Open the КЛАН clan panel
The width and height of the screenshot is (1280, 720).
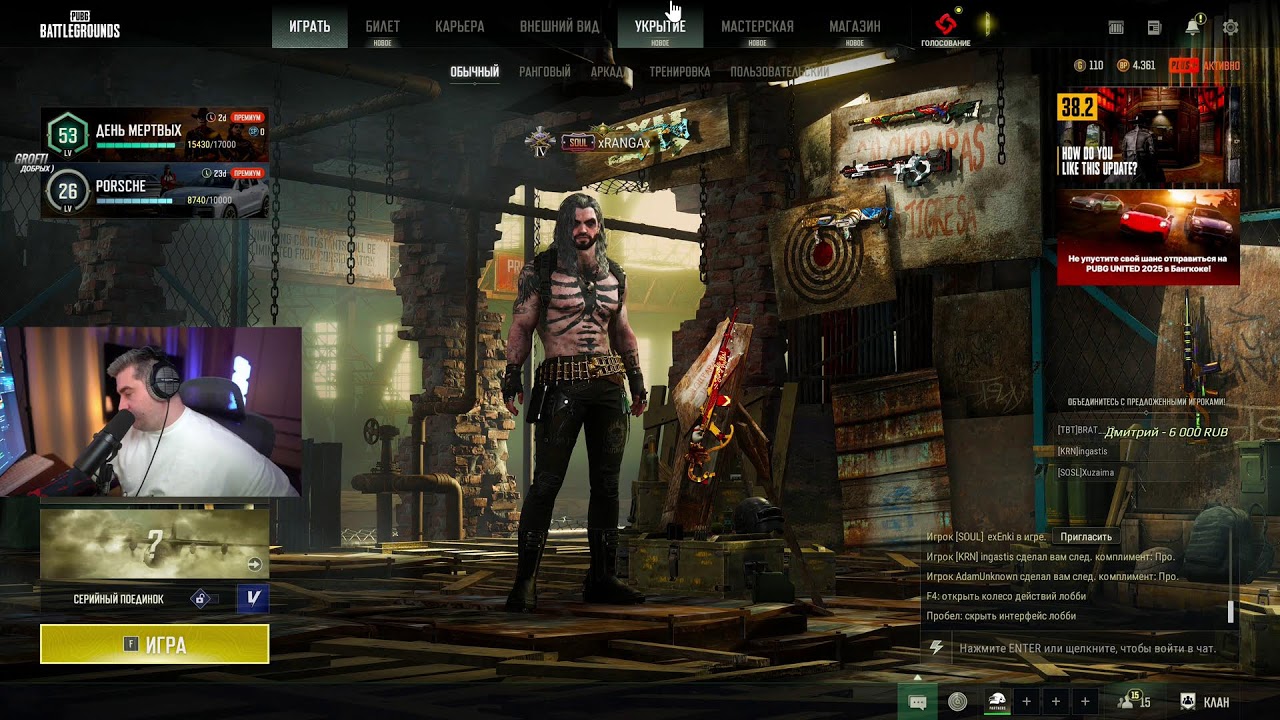pos(1205,702)
